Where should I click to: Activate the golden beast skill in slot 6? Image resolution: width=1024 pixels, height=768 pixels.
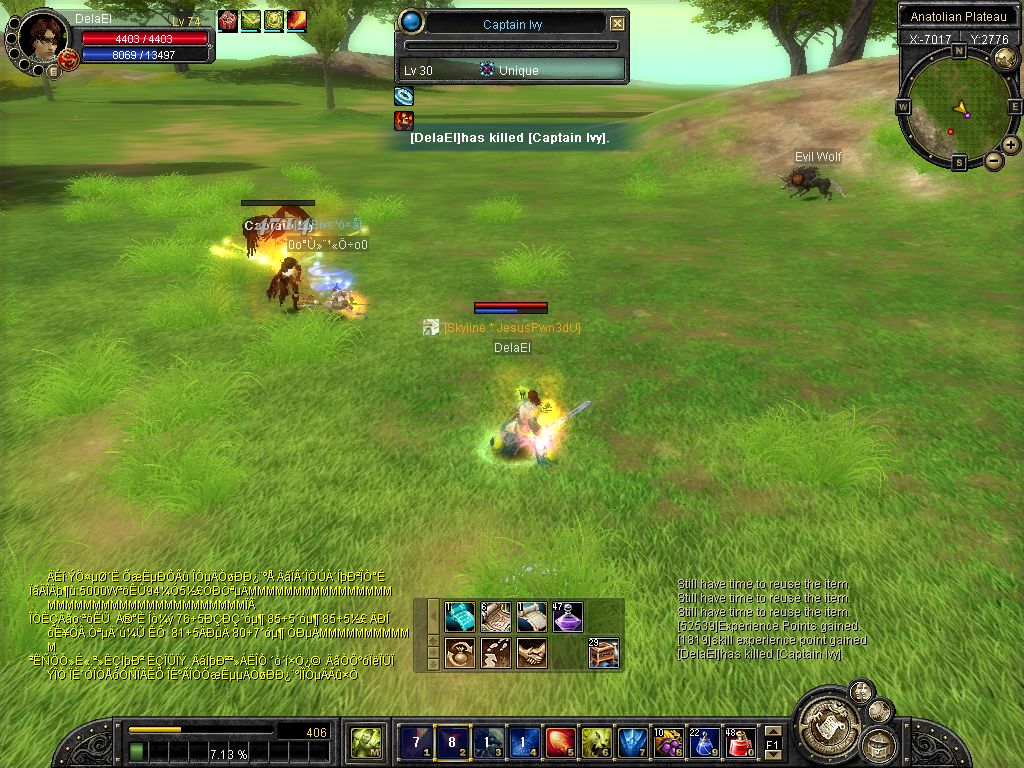point(596,742)
